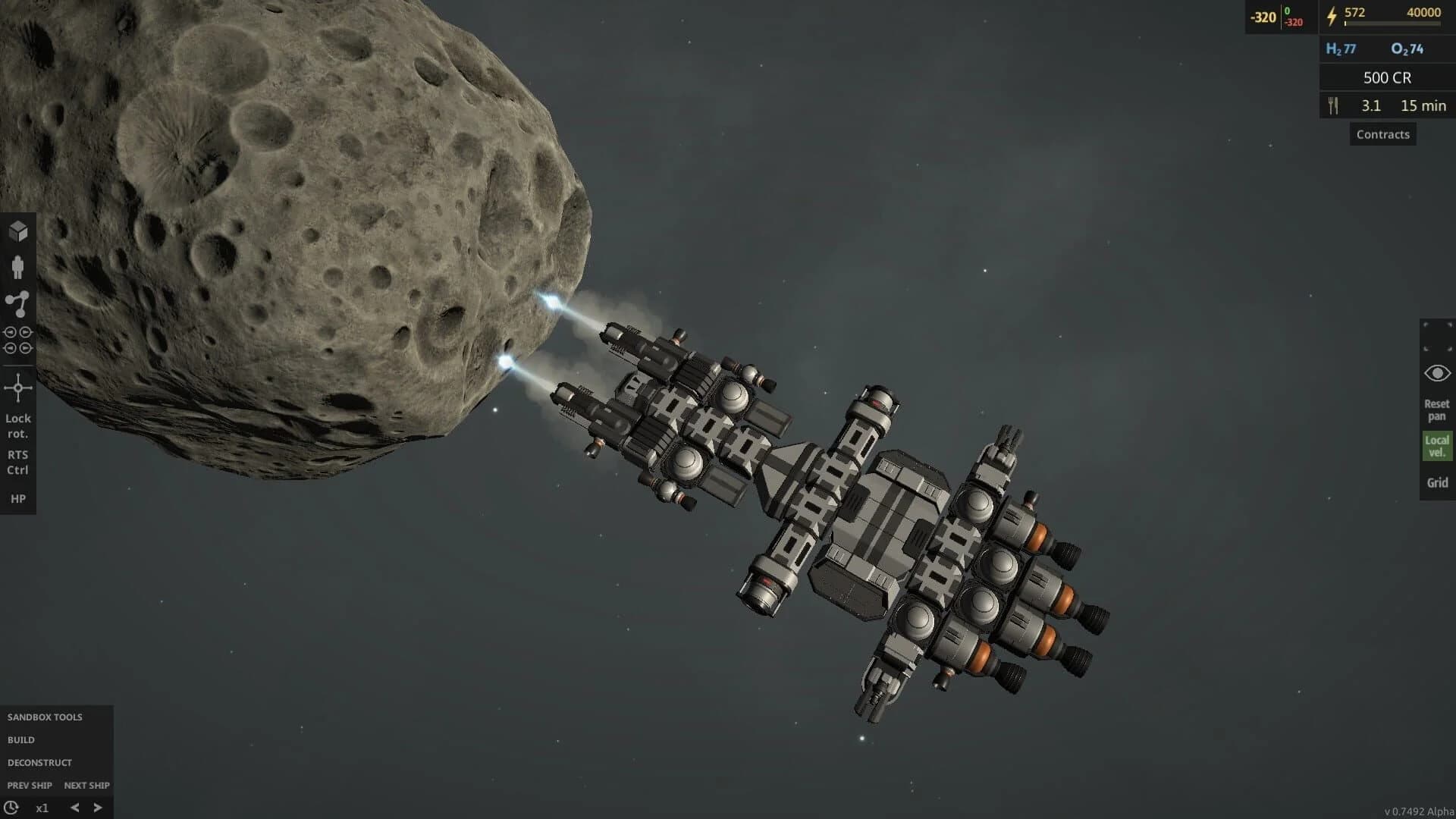Open the Contracts panel
The image size is (1456, 819).
click(x=1382, y=134)
